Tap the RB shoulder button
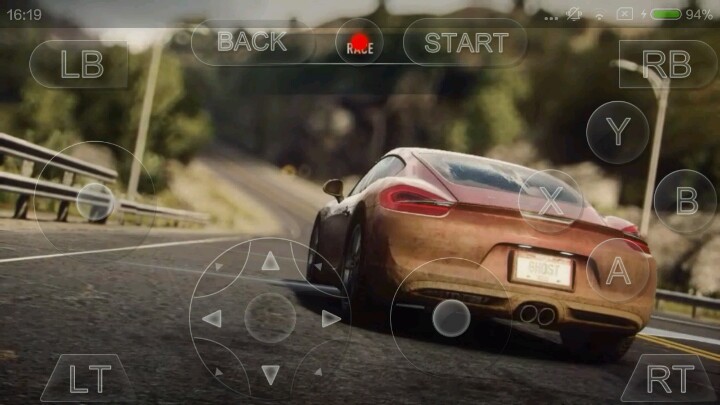The width and height of the screenshot is (720, 405). coord(667,63)
